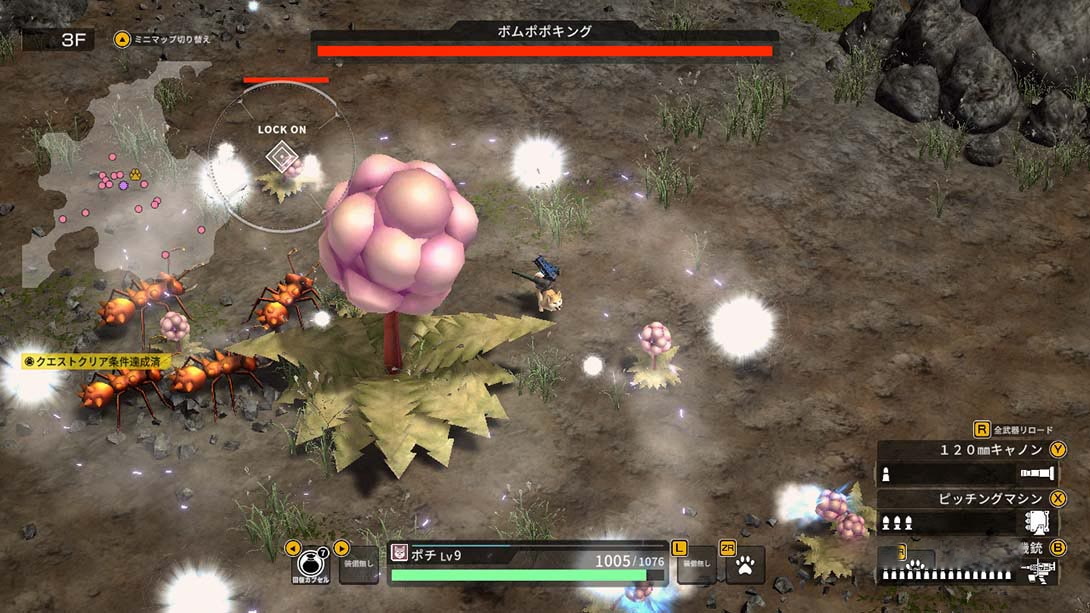Select the empty slot beside recovery capsule

[359, 566]
